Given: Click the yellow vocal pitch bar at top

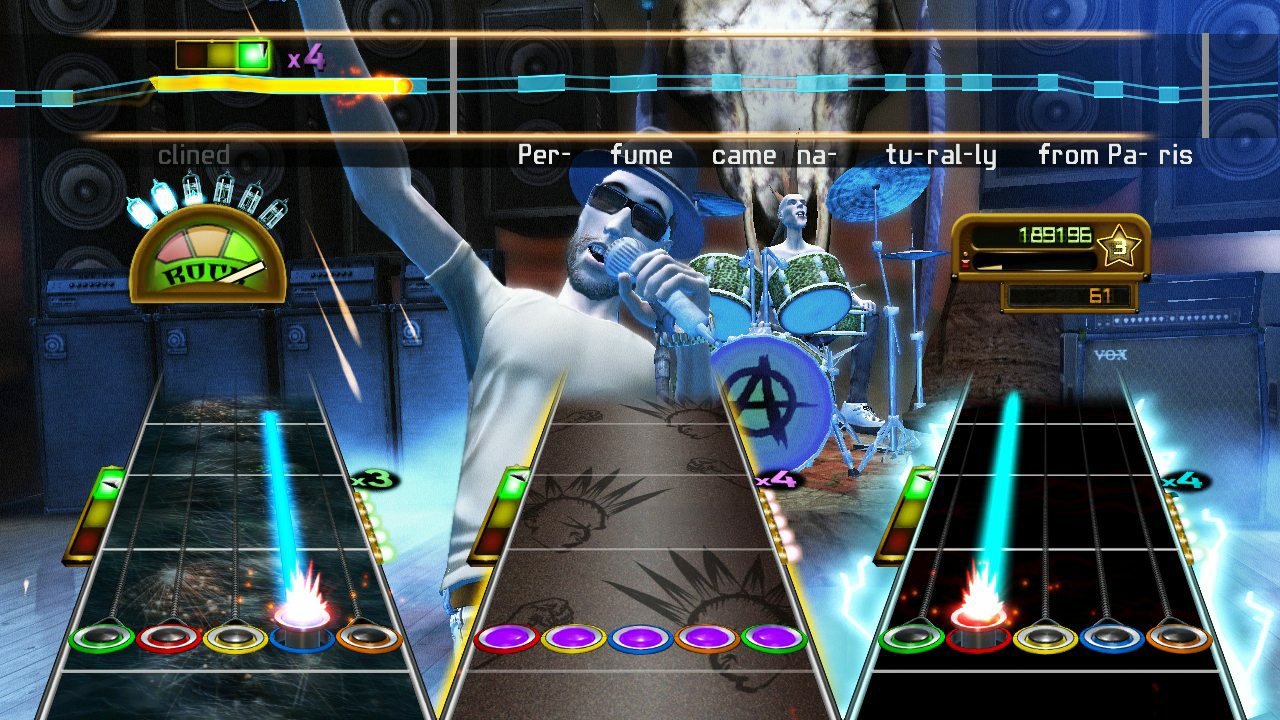Looking at the screenshot, I should [280, 85].
